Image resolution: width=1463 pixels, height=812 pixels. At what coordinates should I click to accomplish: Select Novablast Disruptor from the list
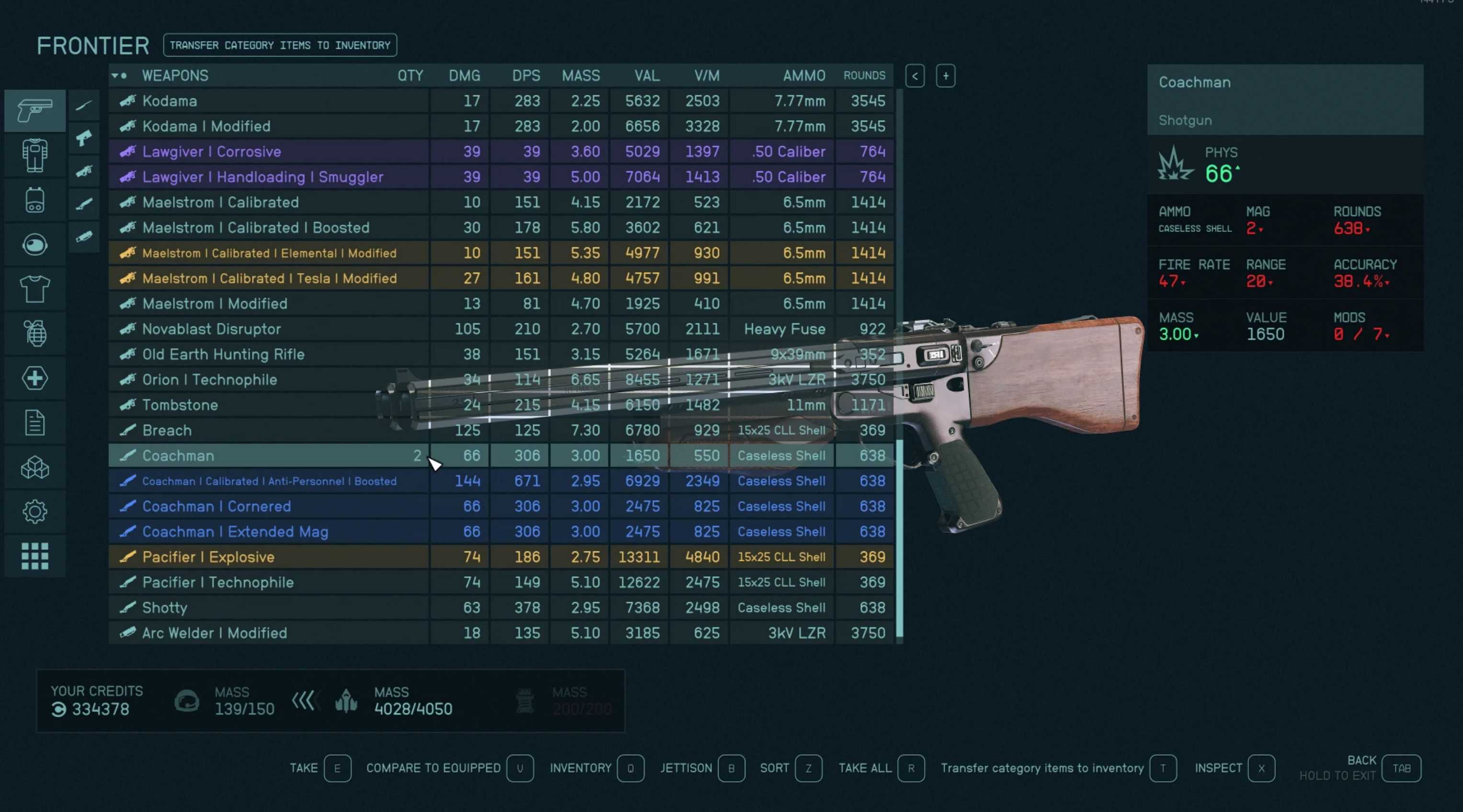211,329
